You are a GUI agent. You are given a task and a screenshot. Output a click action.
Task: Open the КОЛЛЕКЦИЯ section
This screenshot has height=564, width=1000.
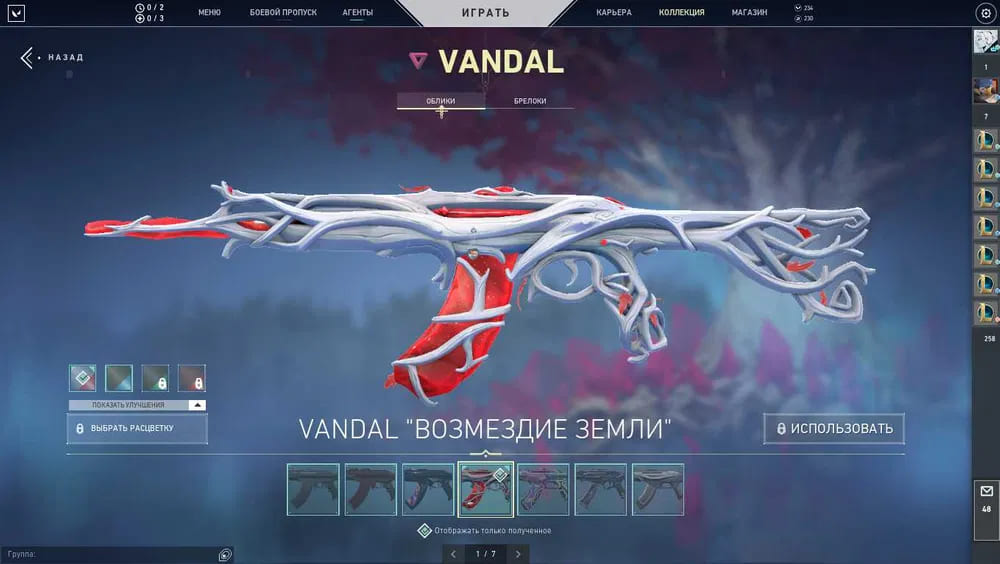pos(681,13)
